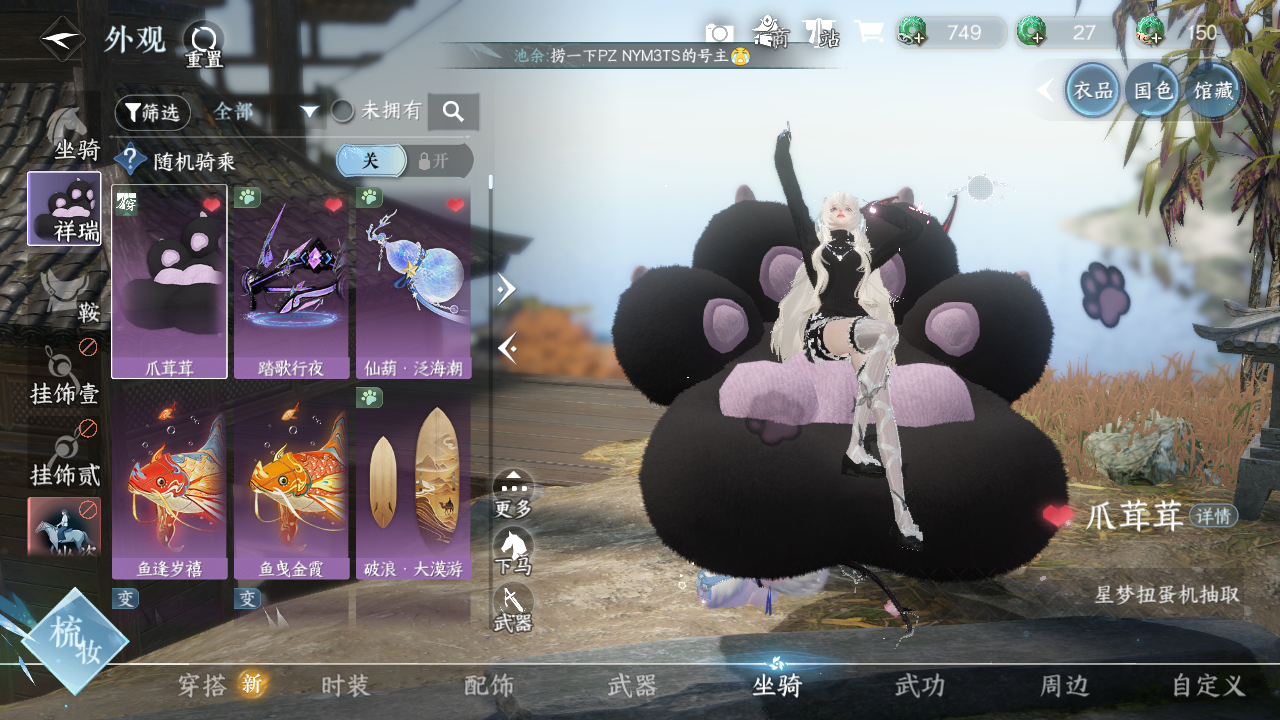Switch to the 武器 weapon tab
The height and width of the screenshot is (720, 1280).
coord(632,686)
